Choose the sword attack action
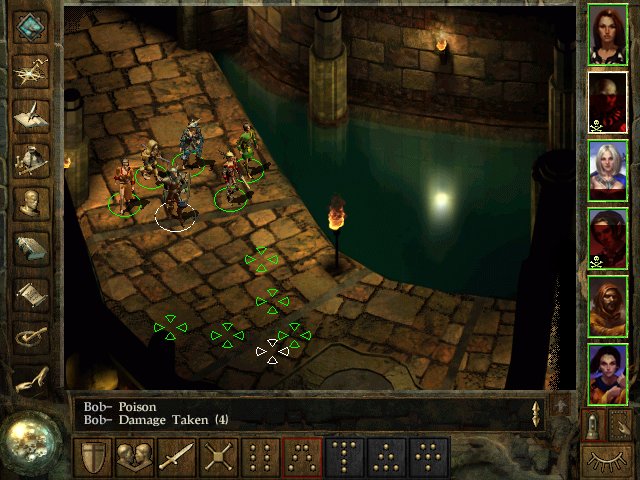This screenshot has height=480, width=640. pyautogui.click(x=177, y=458)
